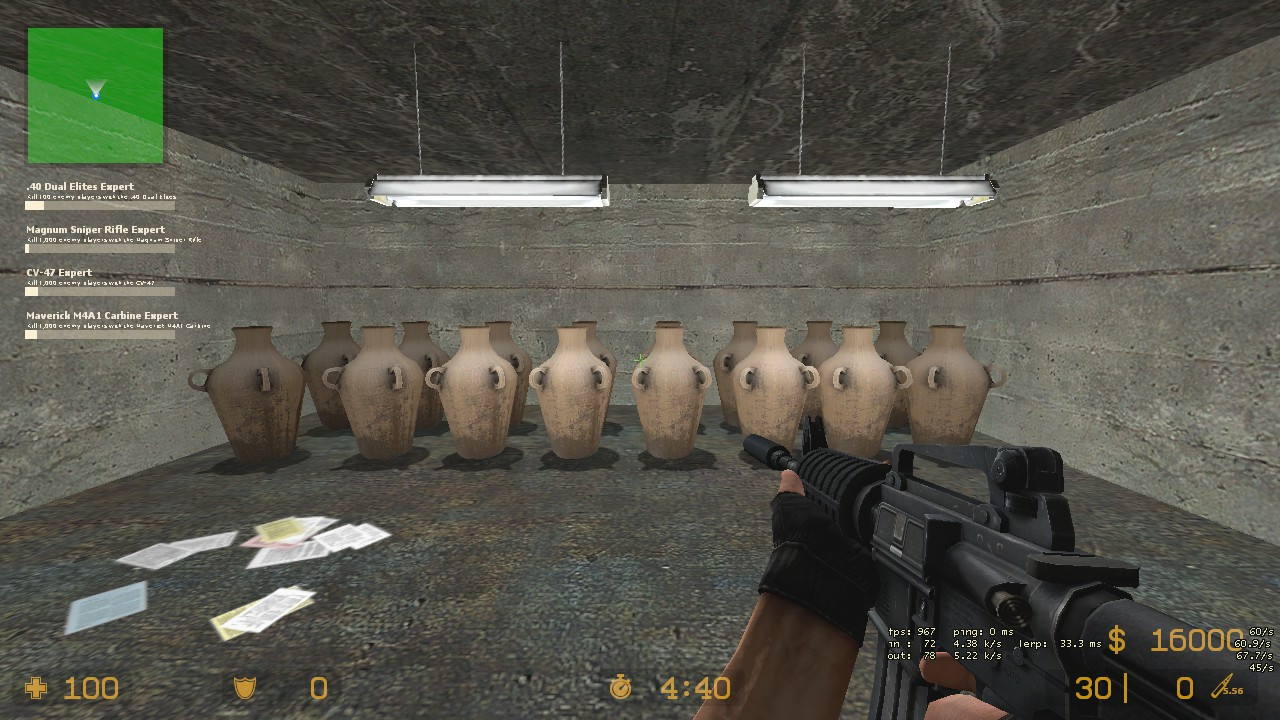Click the 'Magnum Sniper Rifle Expert' achievement title
The image size is (1280, 720).
click(x=95, y=229)
